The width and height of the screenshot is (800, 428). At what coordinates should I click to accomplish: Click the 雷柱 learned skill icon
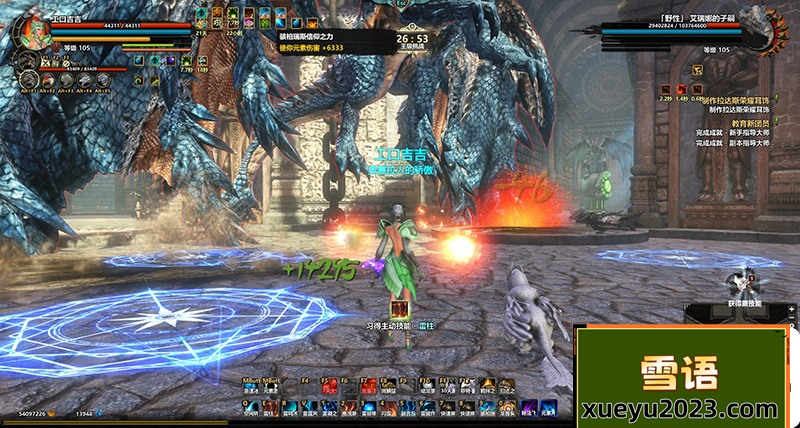(400, 309)
